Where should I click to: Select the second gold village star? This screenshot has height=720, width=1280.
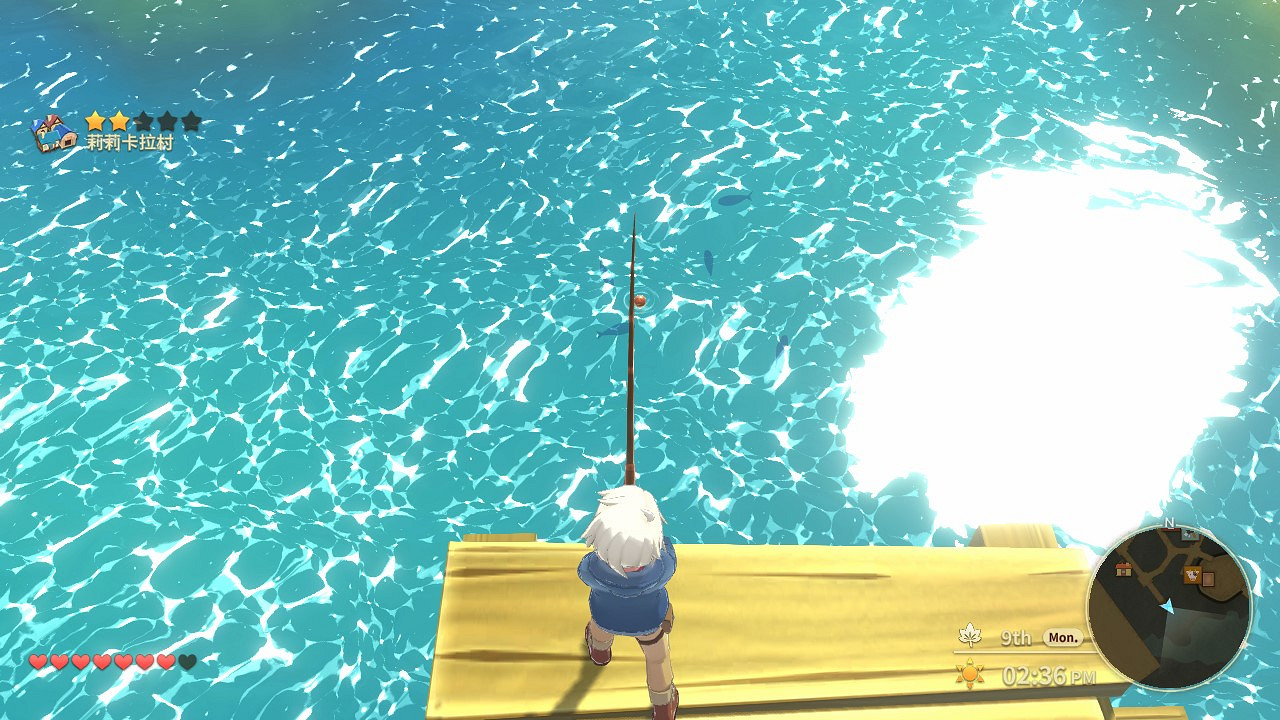[x=117, y=121]
